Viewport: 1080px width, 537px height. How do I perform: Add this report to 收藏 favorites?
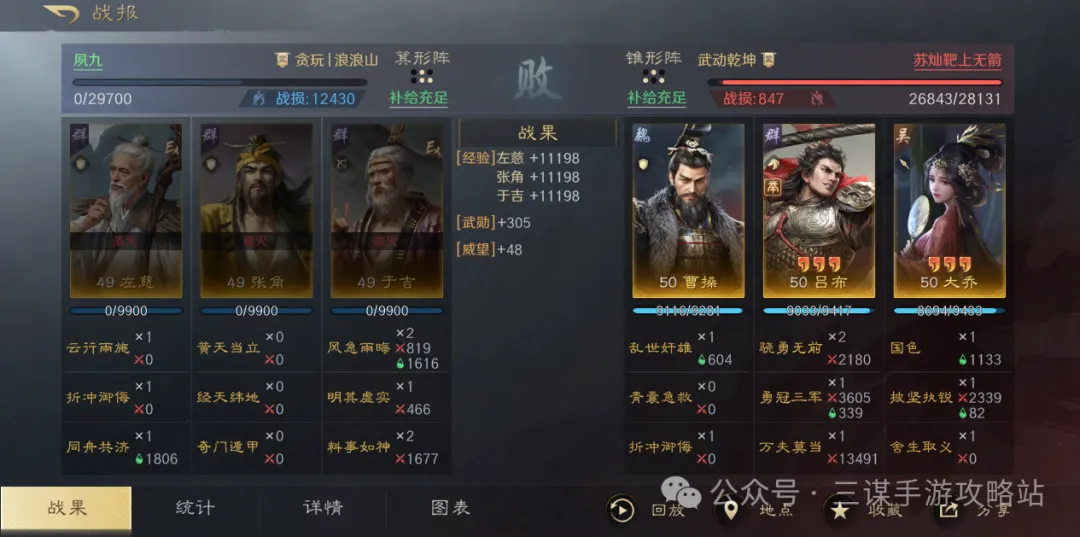click(x=841, y=510)
